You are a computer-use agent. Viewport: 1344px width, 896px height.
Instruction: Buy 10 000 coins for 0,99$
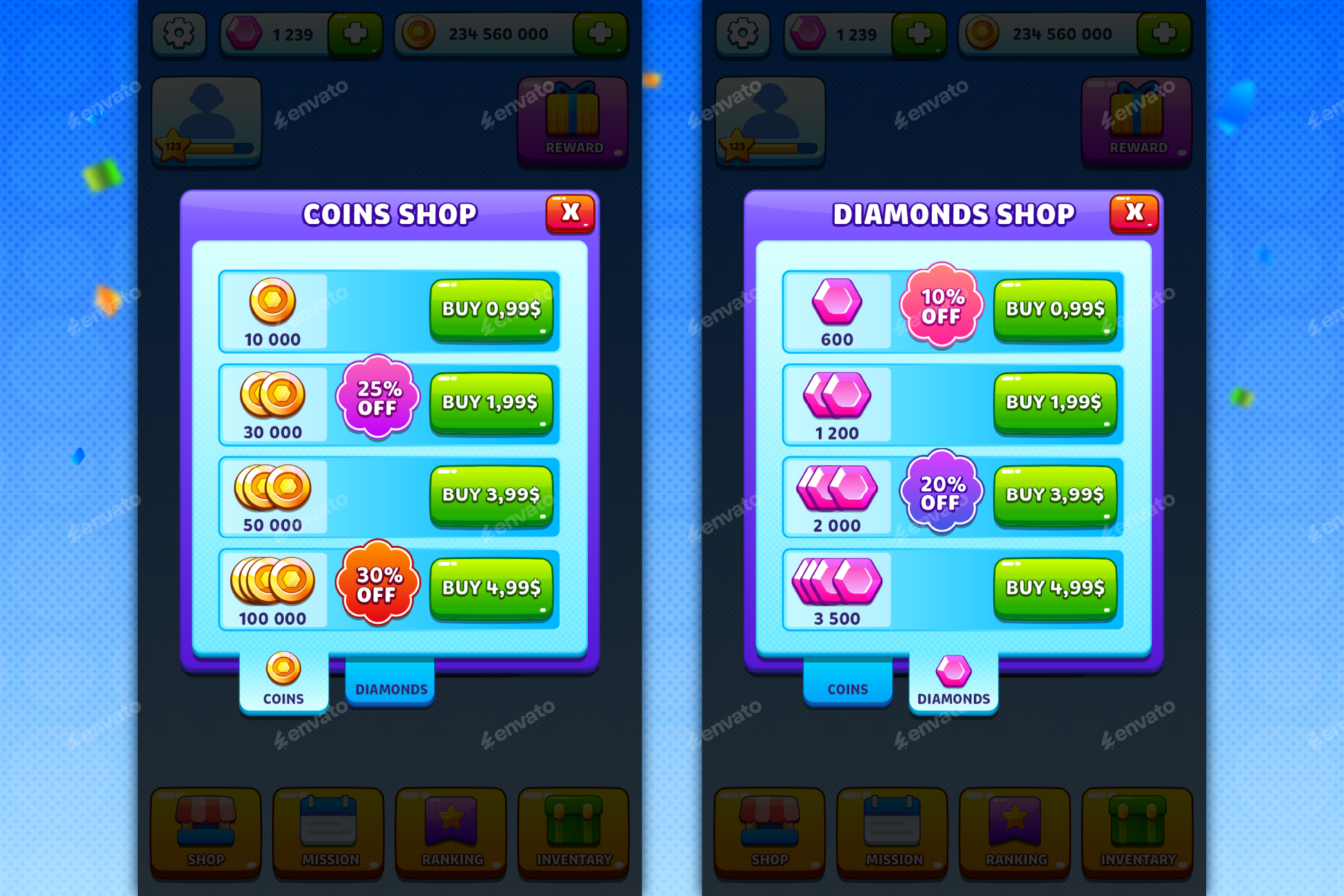point(492,309)
